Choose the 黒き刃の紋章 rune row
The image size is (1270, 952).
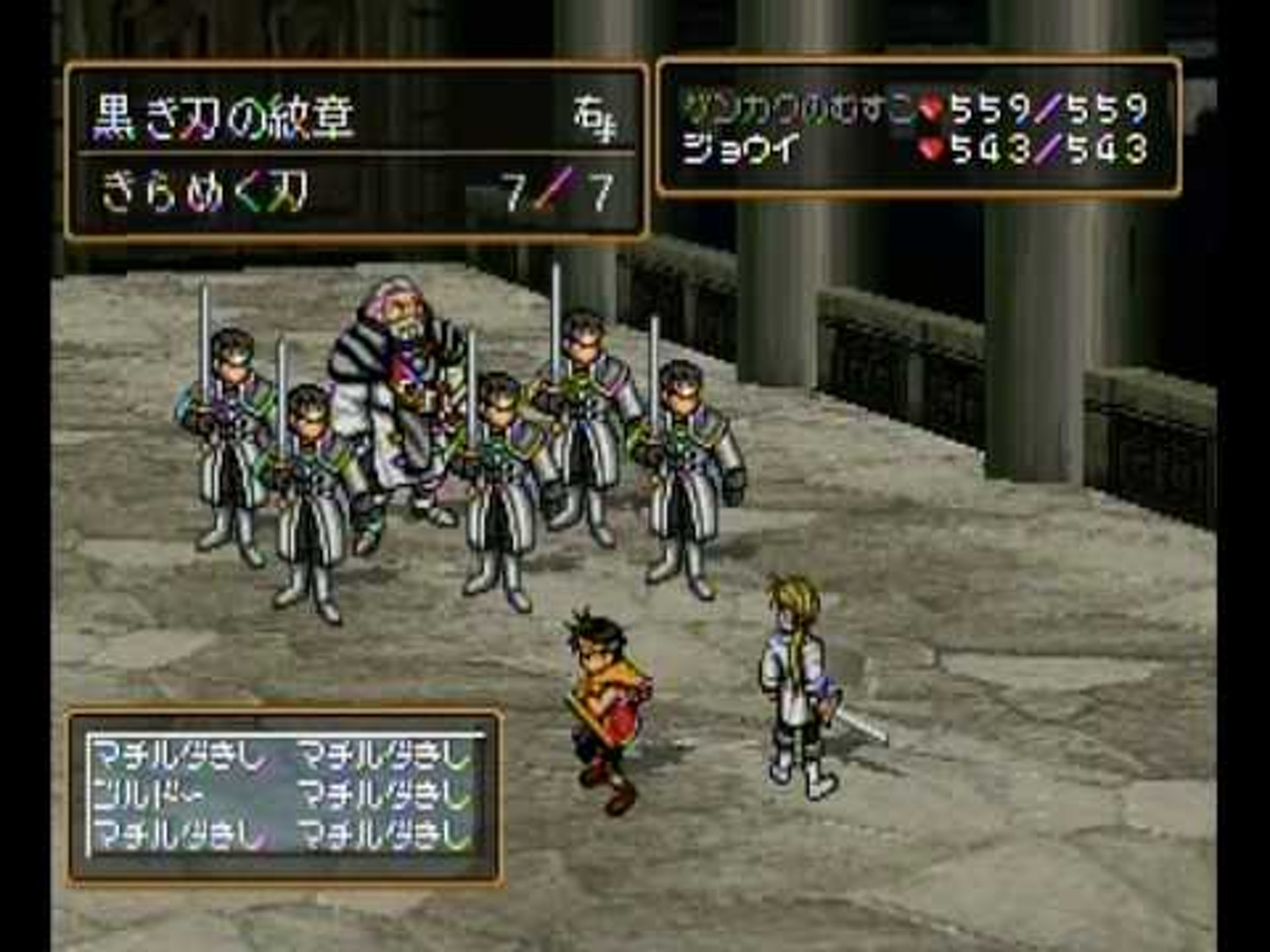[x=225, y=118]
